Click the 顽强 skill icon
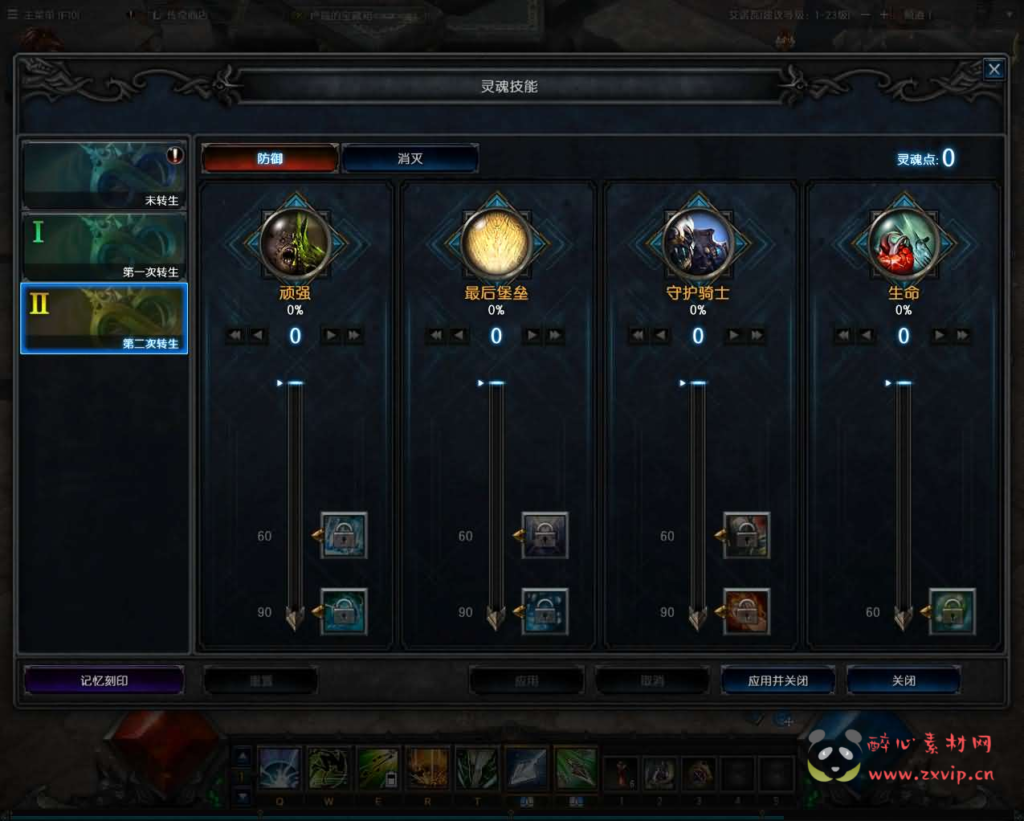This screenshot has height=821, width=1024. 295,243
